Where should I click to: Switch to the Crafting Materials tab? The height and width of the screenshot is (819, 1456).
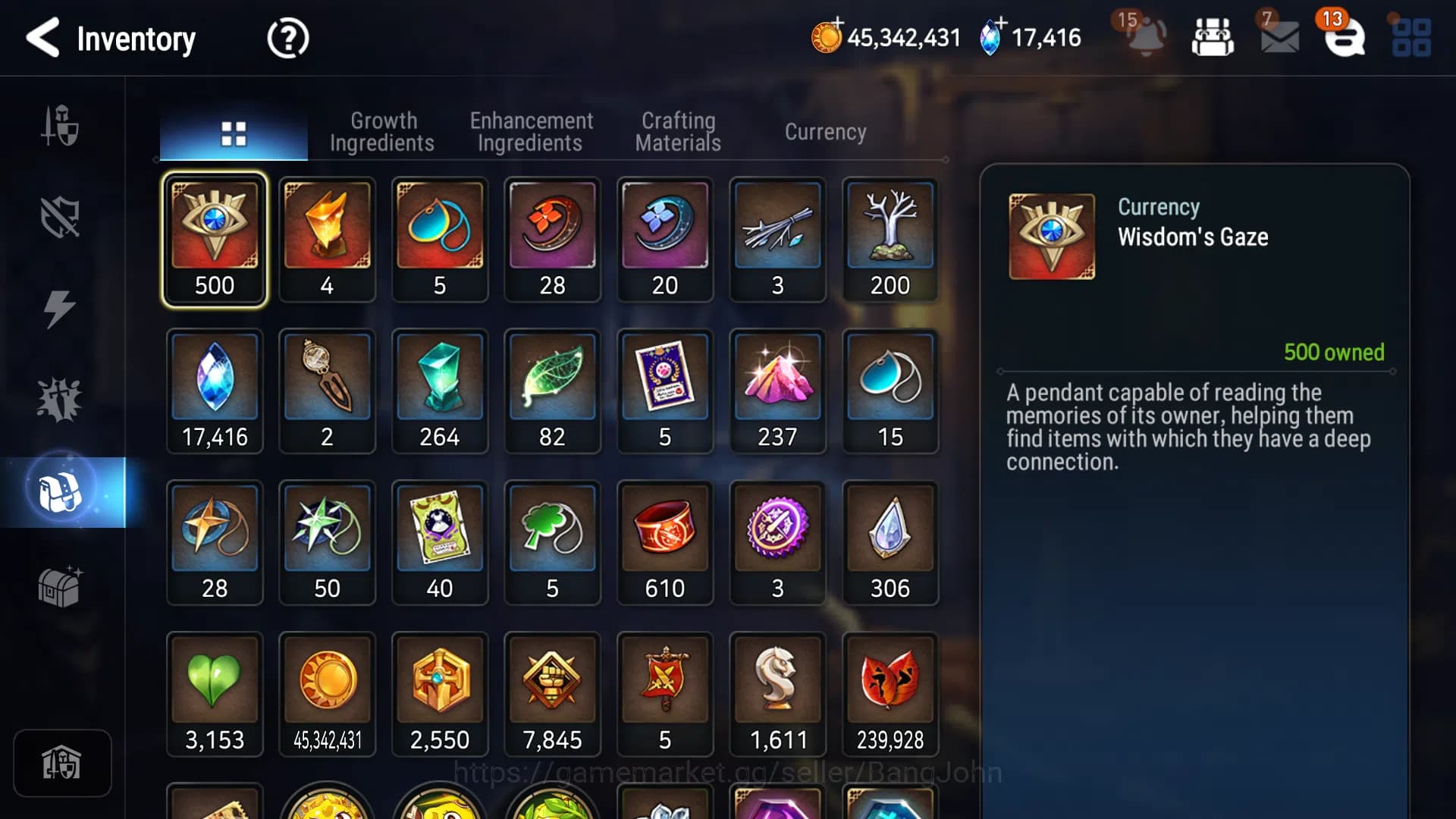677,132
